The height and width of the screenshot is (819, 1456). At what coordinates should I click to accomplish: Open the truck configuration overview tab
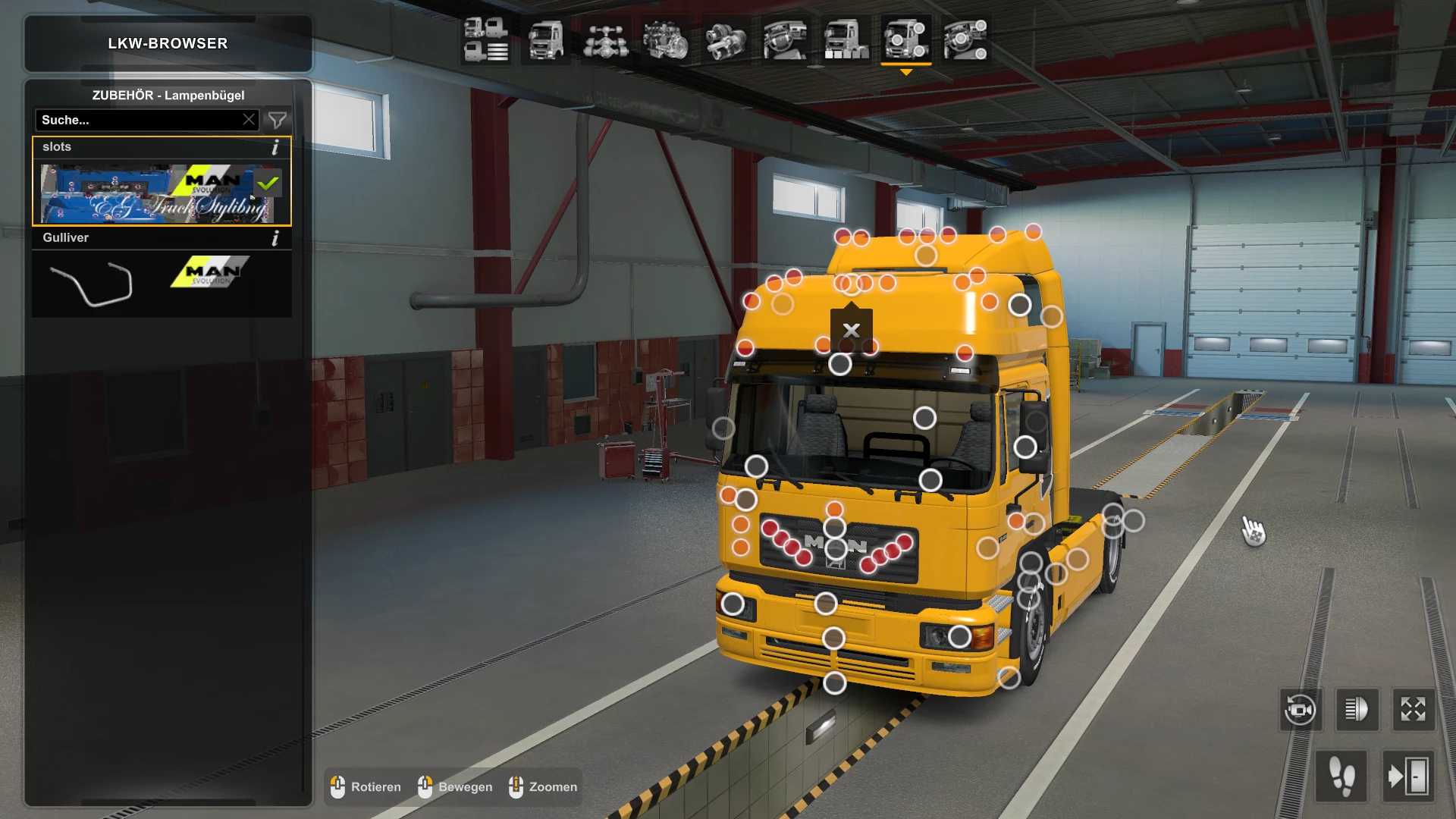485,39
